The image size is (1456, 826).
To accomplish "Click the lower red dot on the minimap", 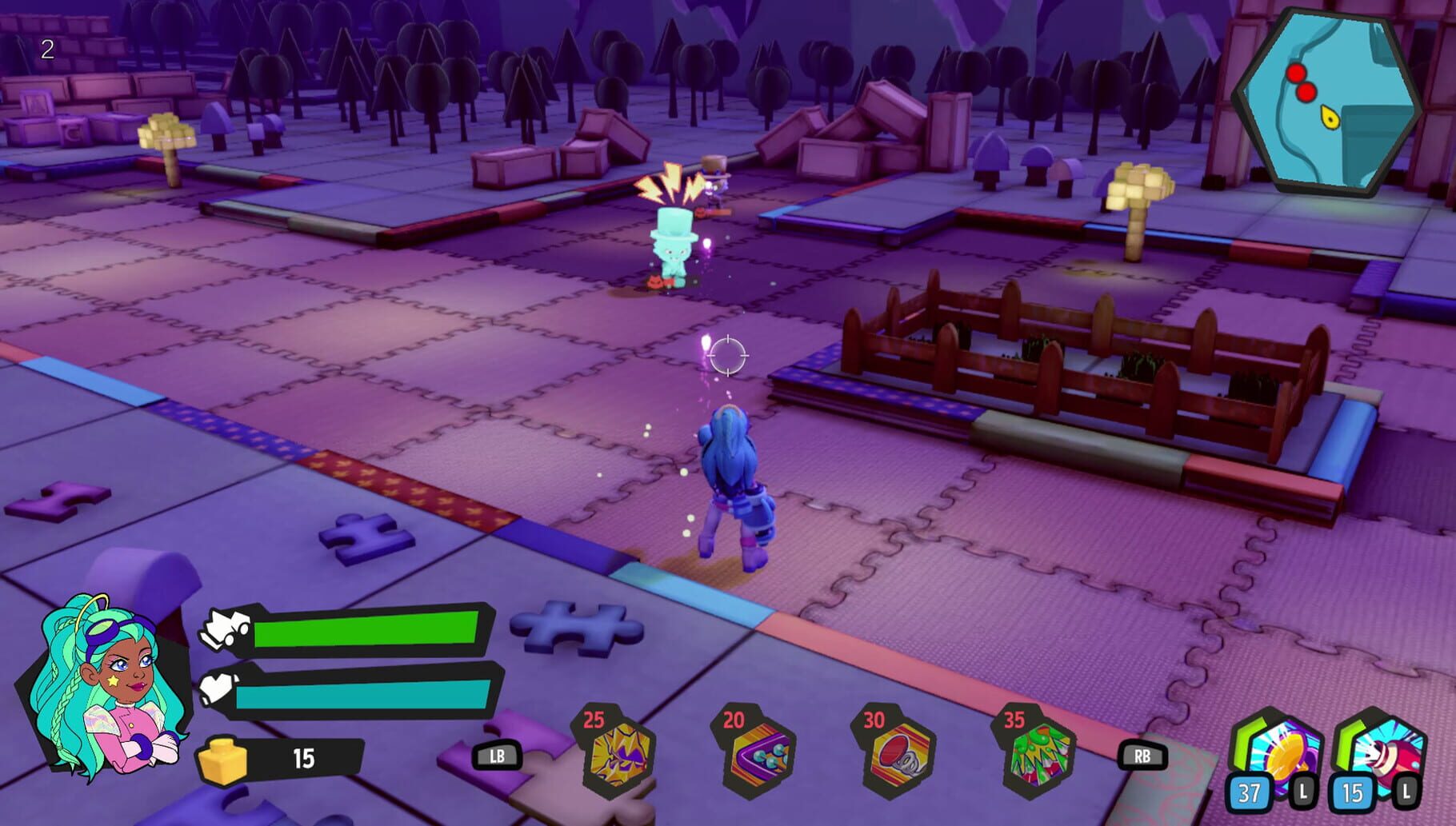I will [x=1305, y=92].
